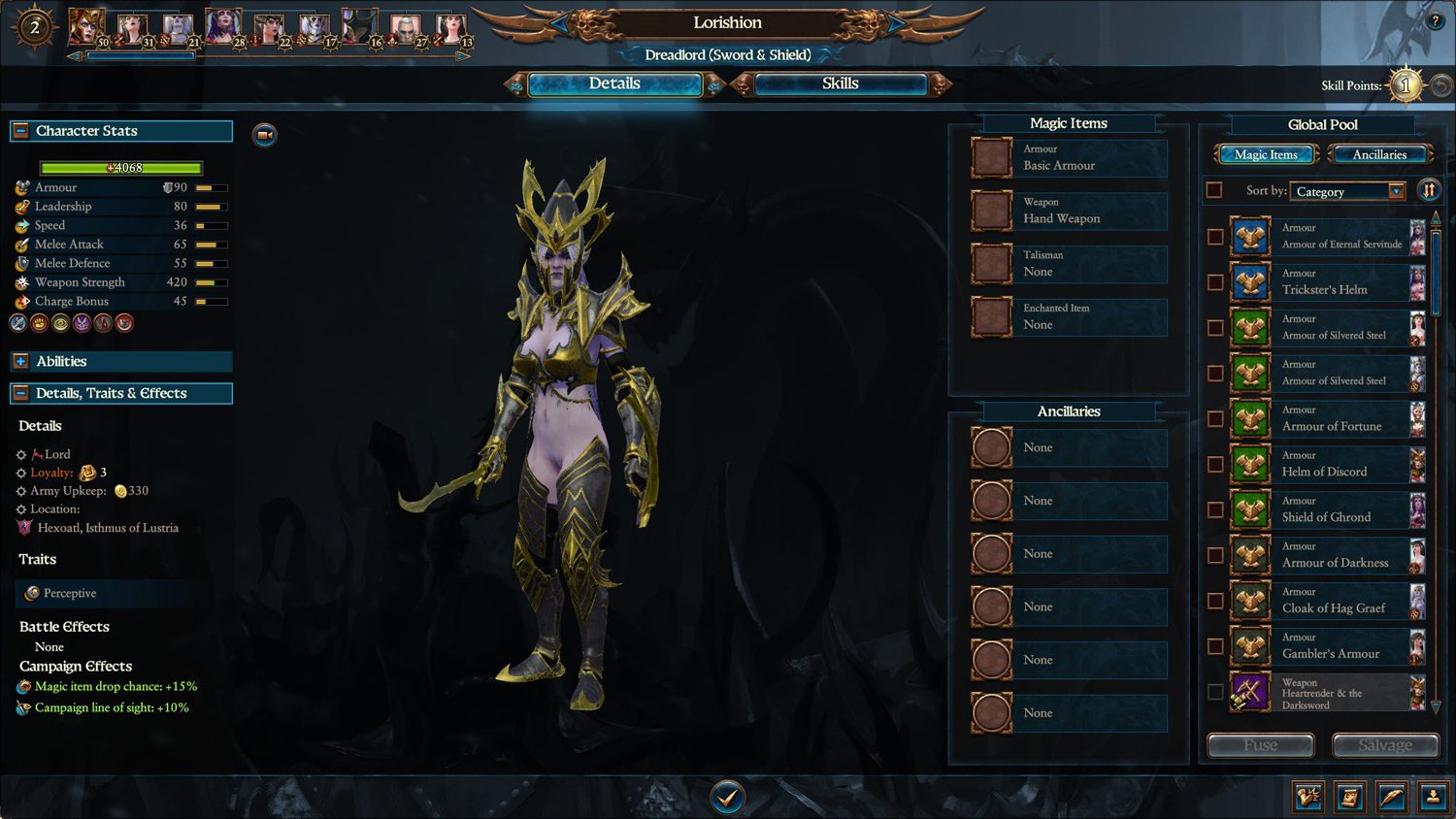Open the help question mark
Screen dimensions: 1456x819
pos(1435,20)
